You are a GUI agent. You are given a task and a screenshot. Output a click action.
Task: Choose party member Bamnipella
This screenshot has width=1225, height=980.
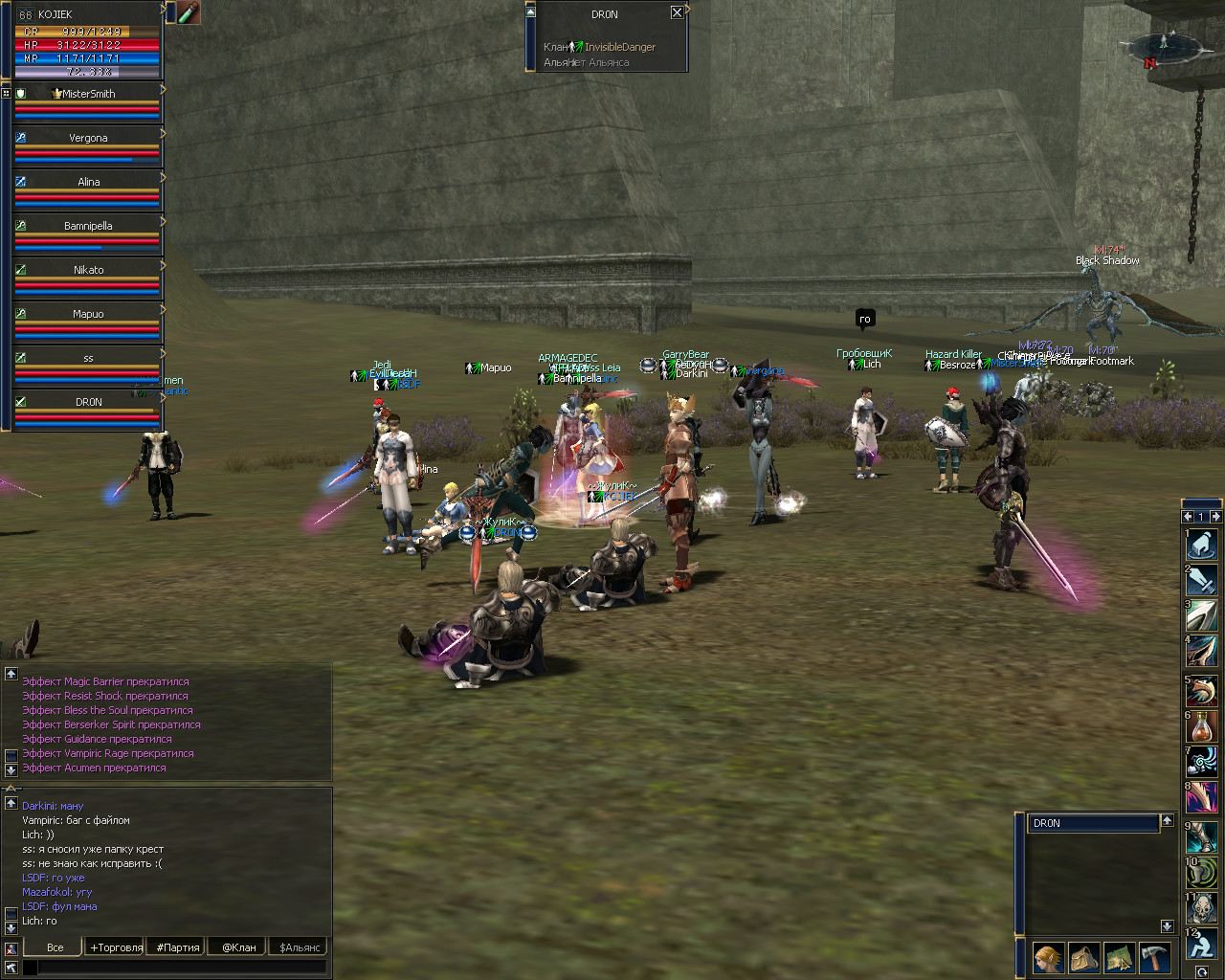pyautogui.click(x=87, y=226)
